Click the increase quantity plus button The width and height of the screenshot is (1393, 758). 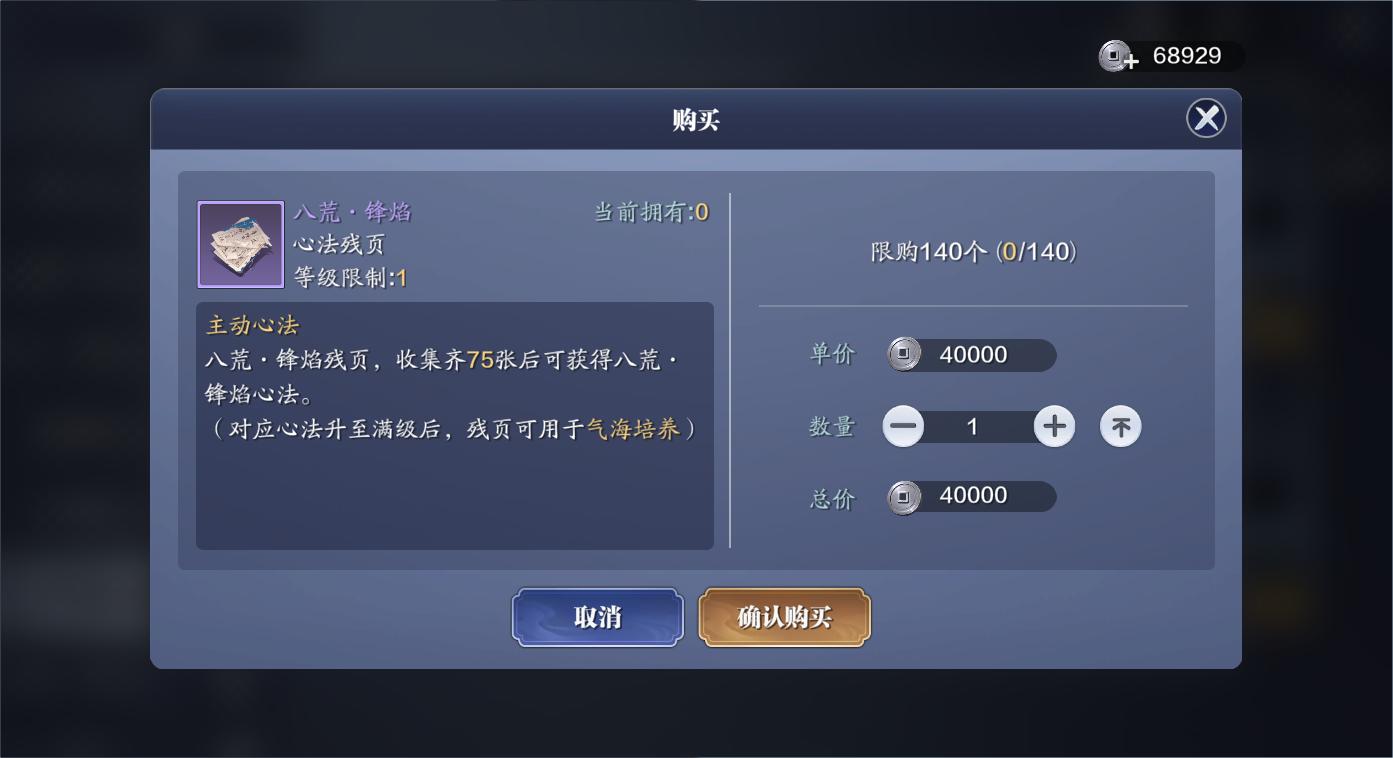pyautogui.click(x=1053, y=426)
